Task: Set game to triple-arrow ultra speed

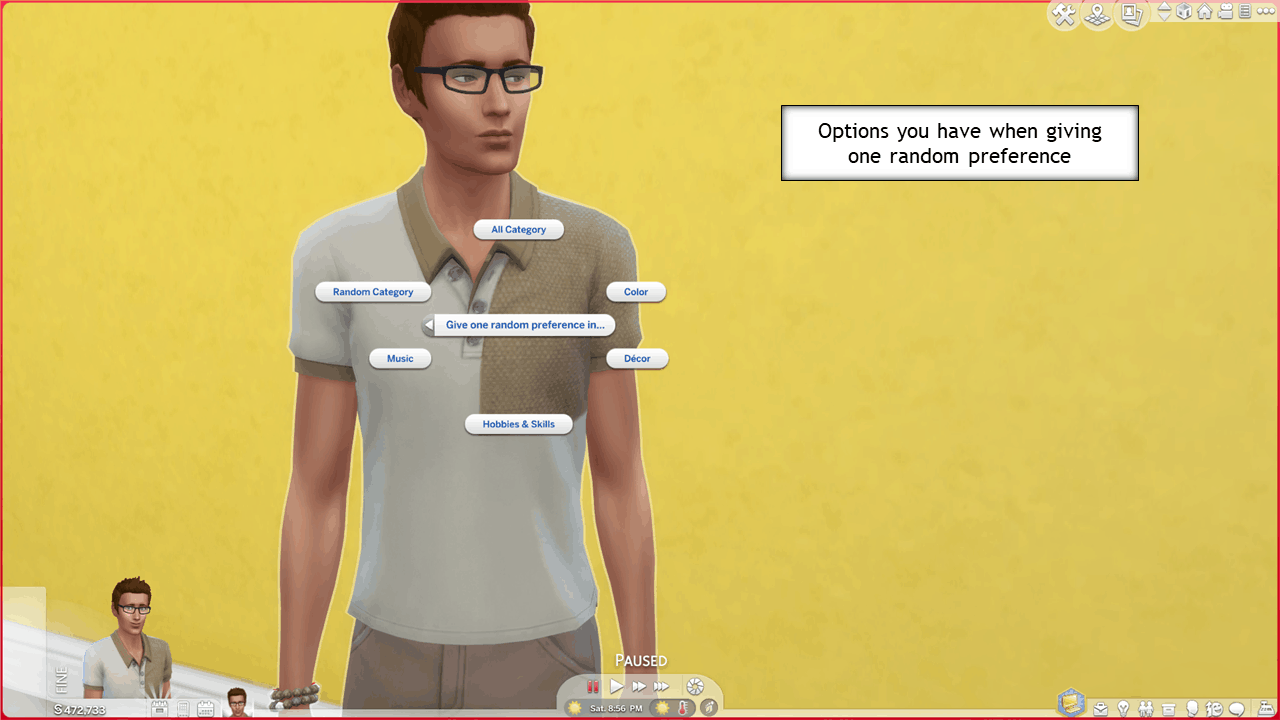Action: (x=661, y=687)
